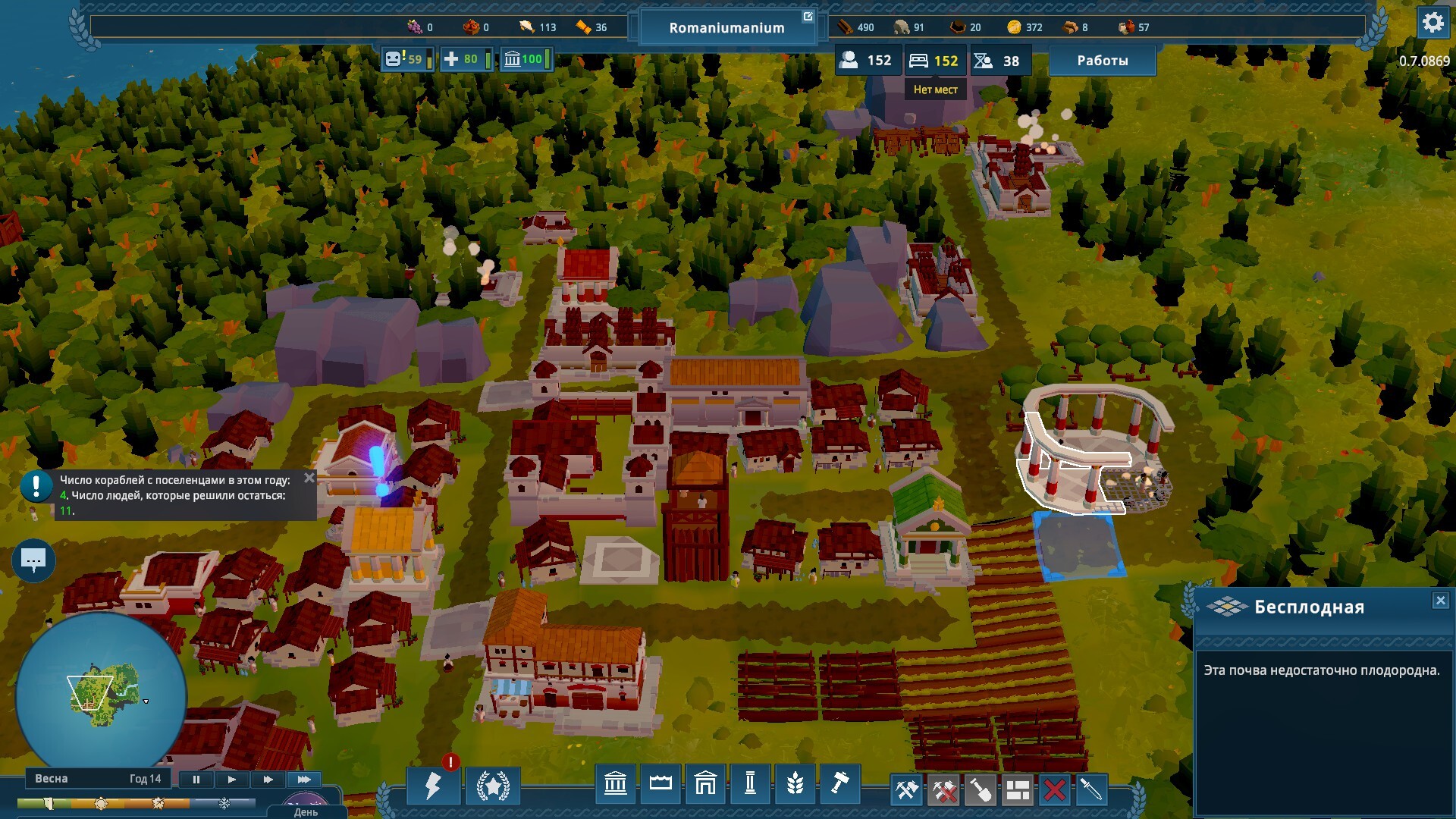Open the laurel wreath star menu
This screenshot has width=1456, height=819.
(493, 786)
